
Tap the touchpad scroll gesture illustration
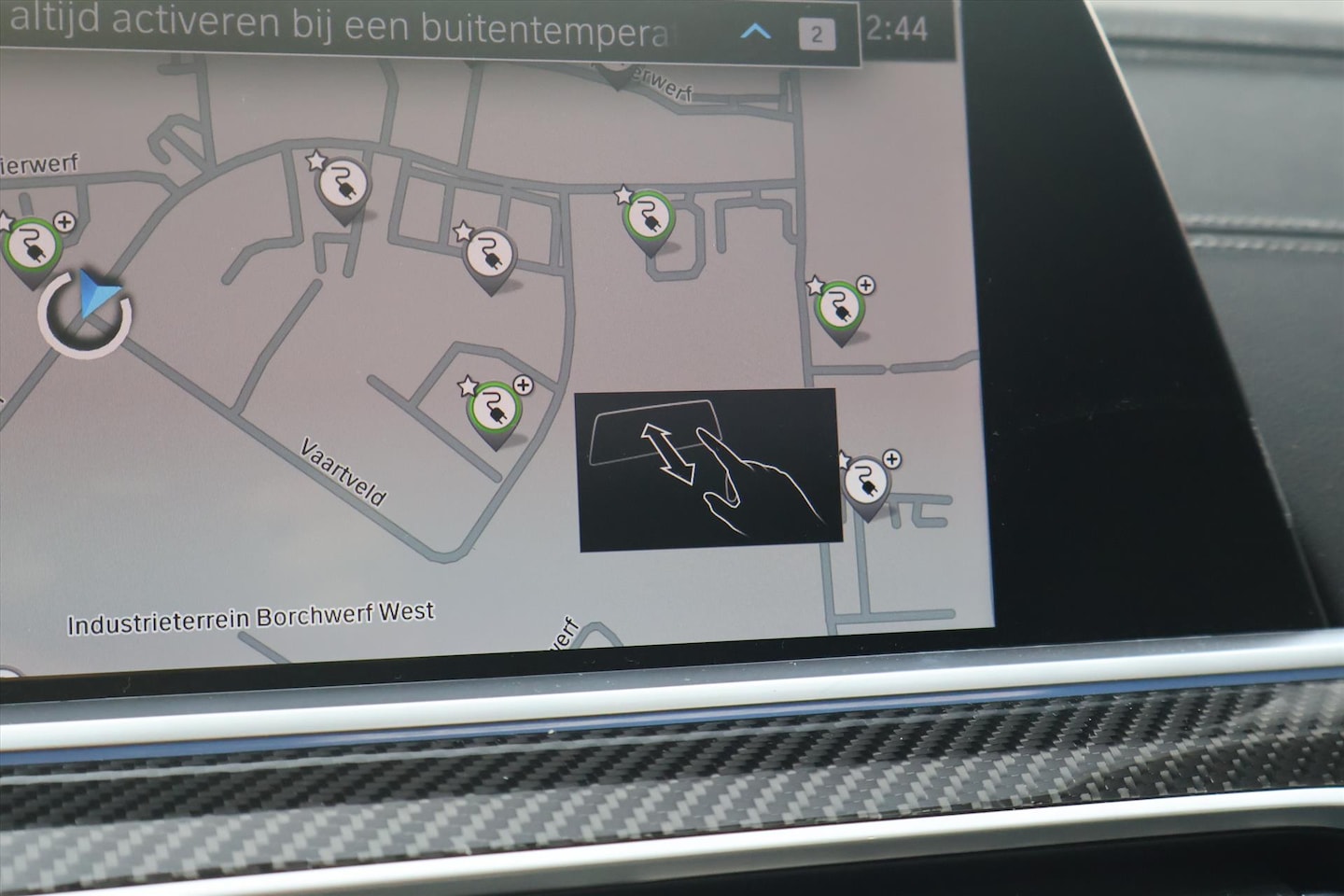pos(711,471)
